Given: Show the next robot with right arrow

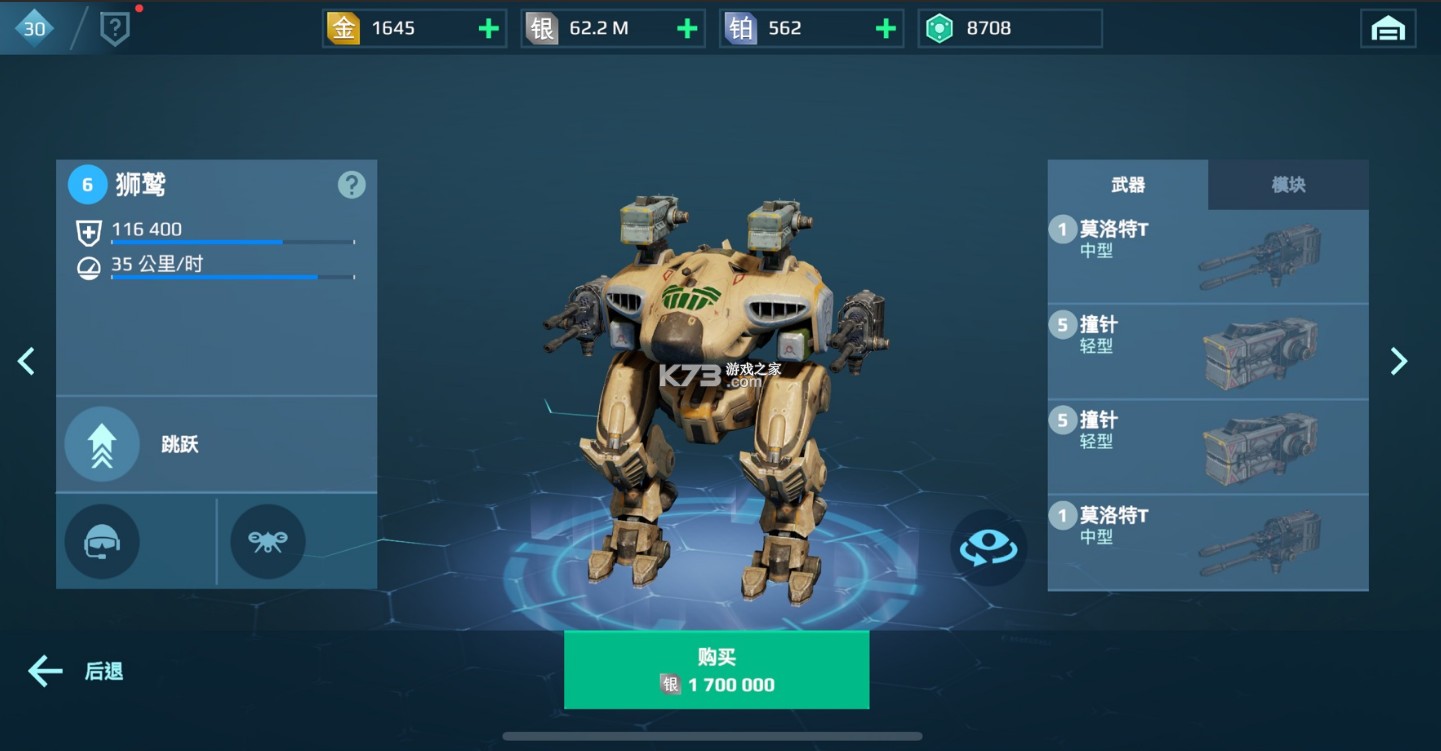Looking at the screenshot, I should coord(1399,361).
